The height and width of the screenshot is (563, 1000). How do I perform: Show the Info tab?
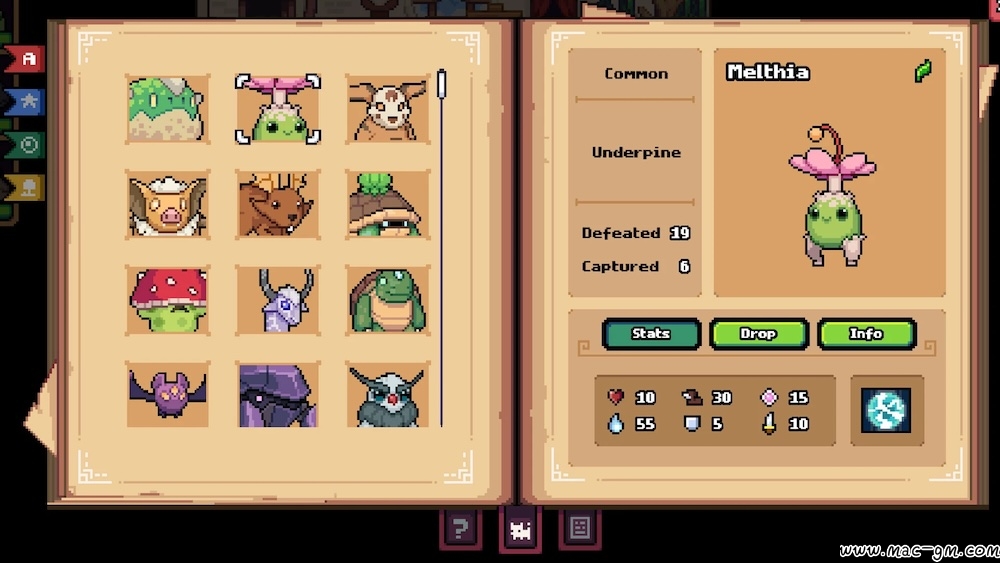point(866,334)
